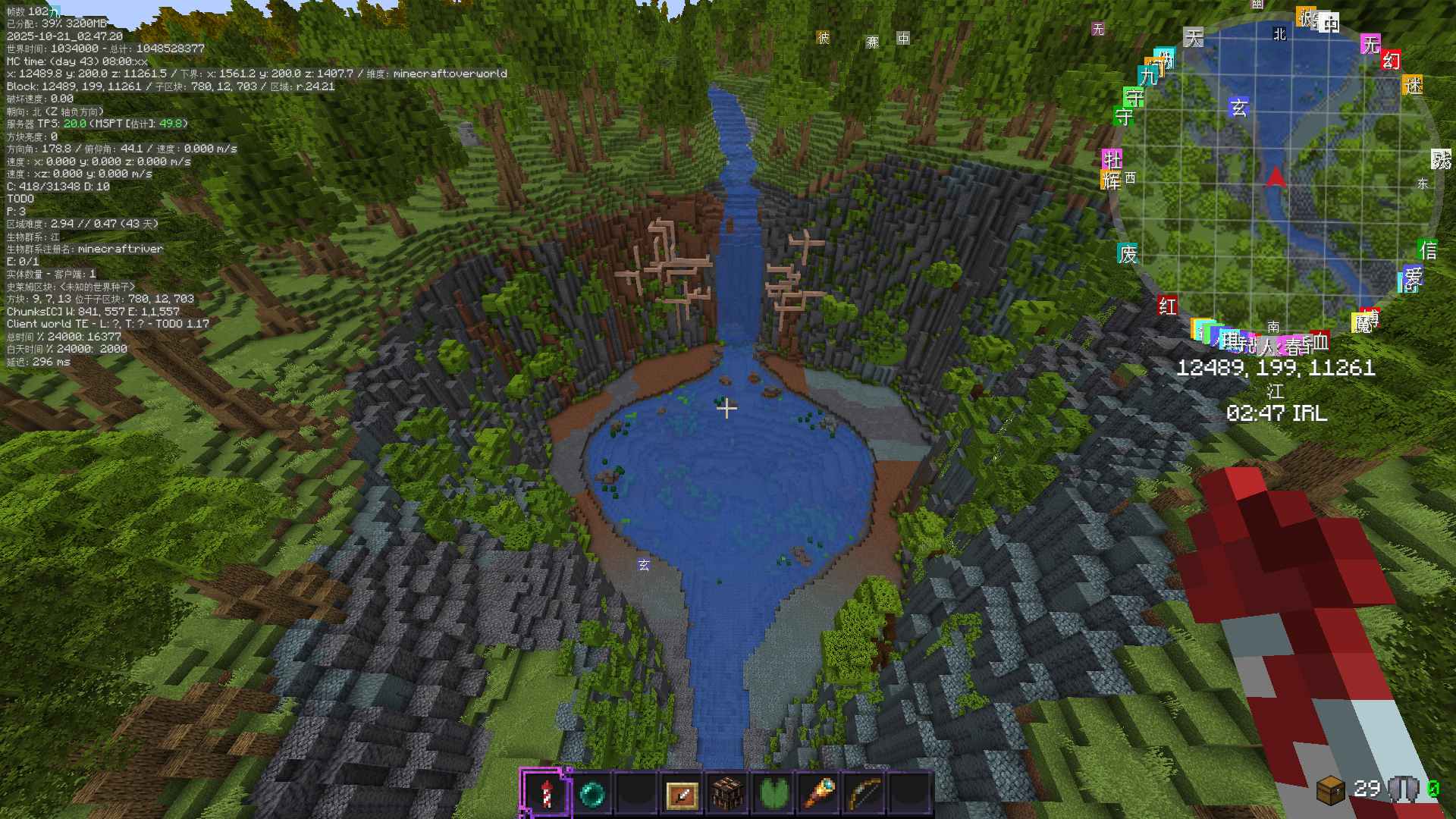The height and width of the screenshot is (819, 1456).
Task: Select the golden wand hotbar slot
Action: click(x=820, y=793)
